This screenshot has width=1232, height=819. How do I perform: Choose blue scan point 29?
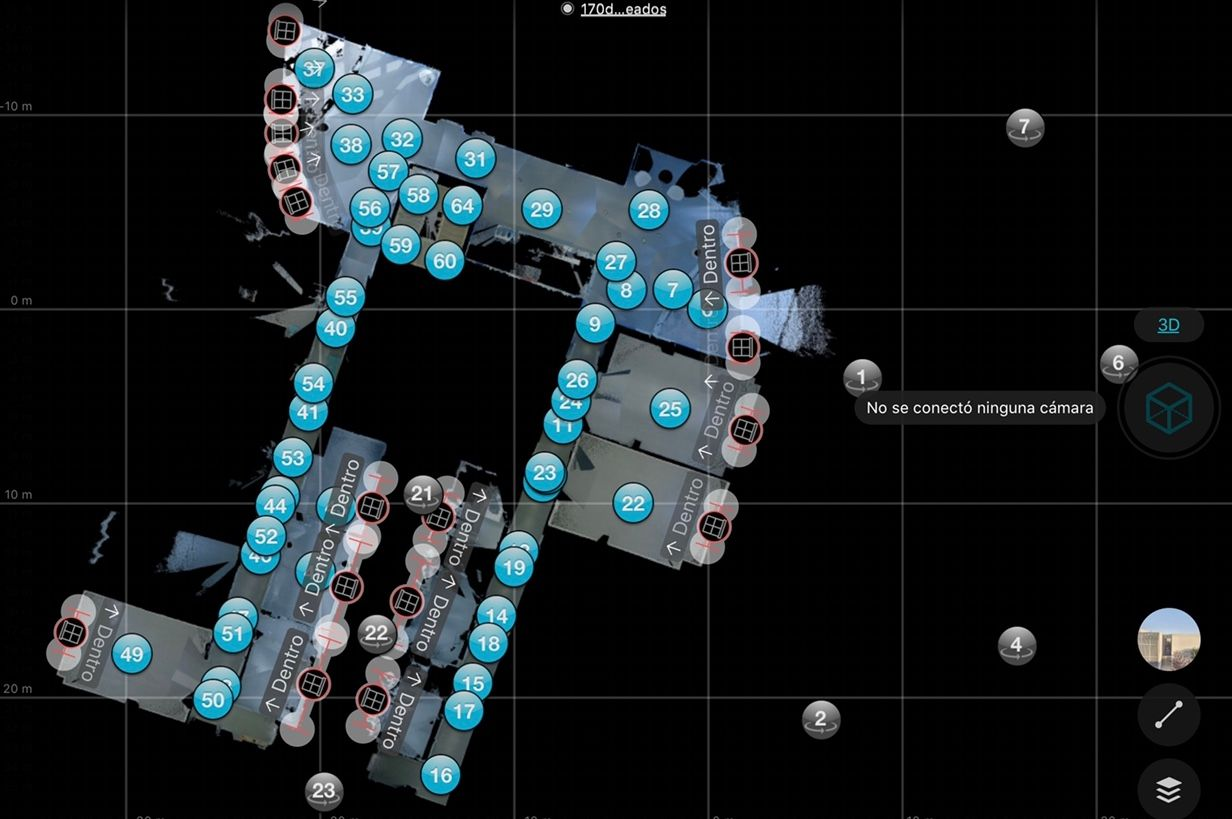[541, 209]
